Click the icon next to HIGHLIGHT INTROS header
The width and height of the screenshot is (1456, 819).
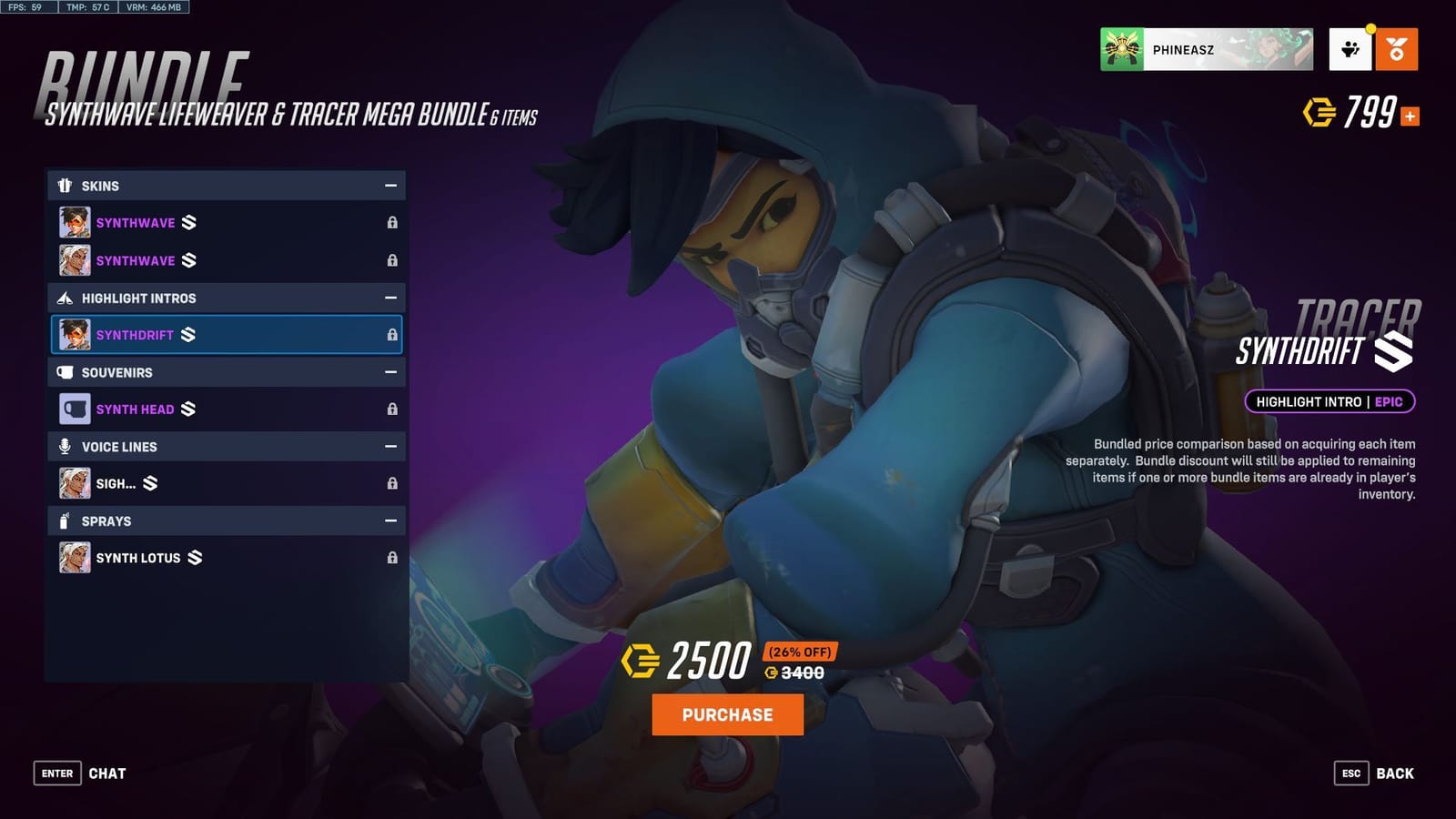click(x=64, y=298)
